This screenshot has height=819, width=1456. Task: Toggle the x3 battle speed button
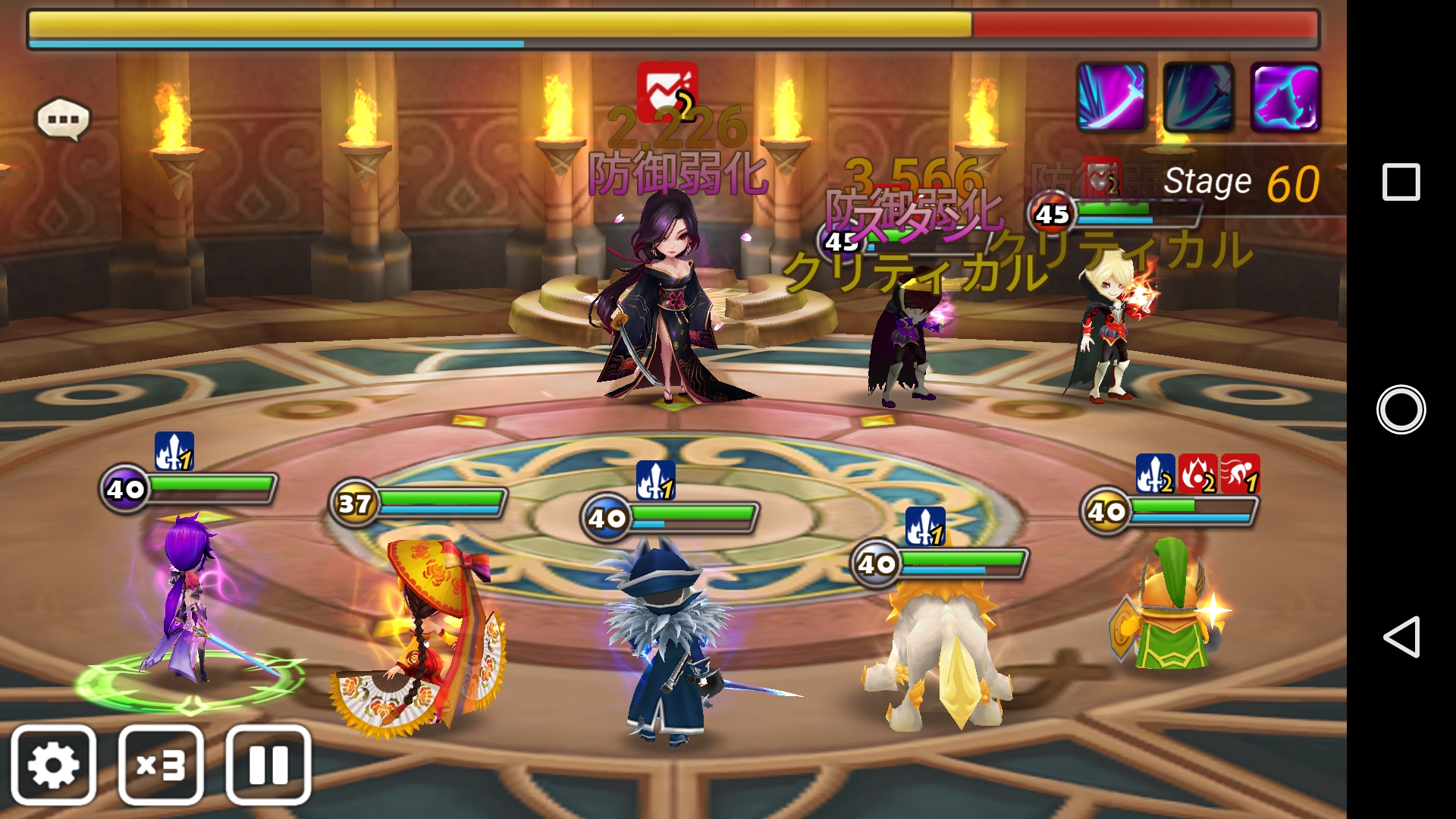161,764
